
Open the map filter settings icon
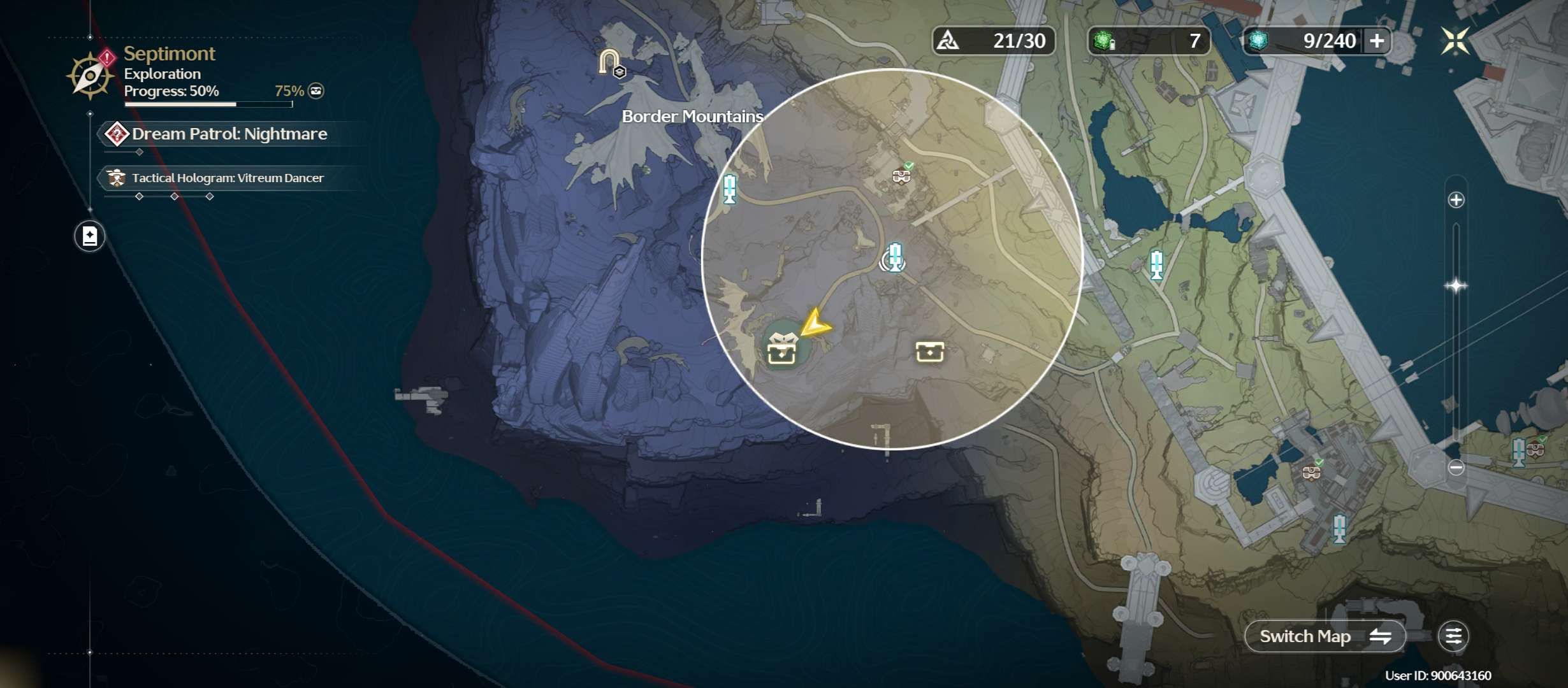coord(1453,636)
